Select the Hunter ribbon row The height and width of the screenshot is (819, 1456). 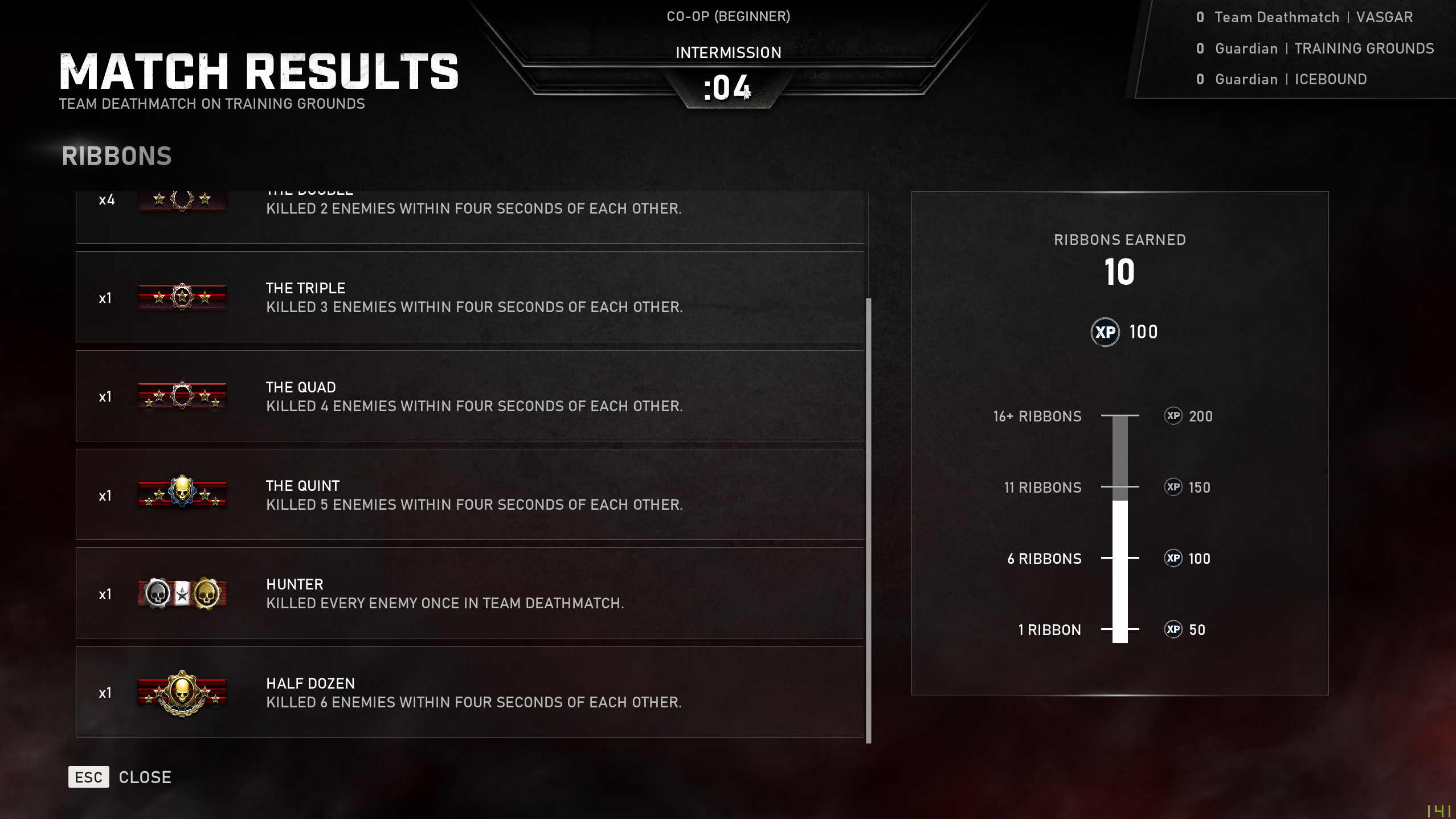pyautogui.click(x=469, y=593)
